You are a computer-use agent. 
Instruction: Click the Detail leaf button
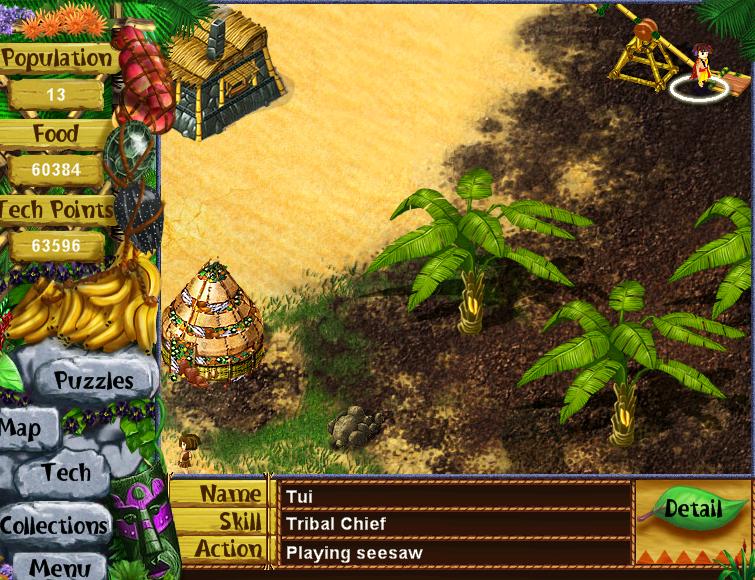692,509
